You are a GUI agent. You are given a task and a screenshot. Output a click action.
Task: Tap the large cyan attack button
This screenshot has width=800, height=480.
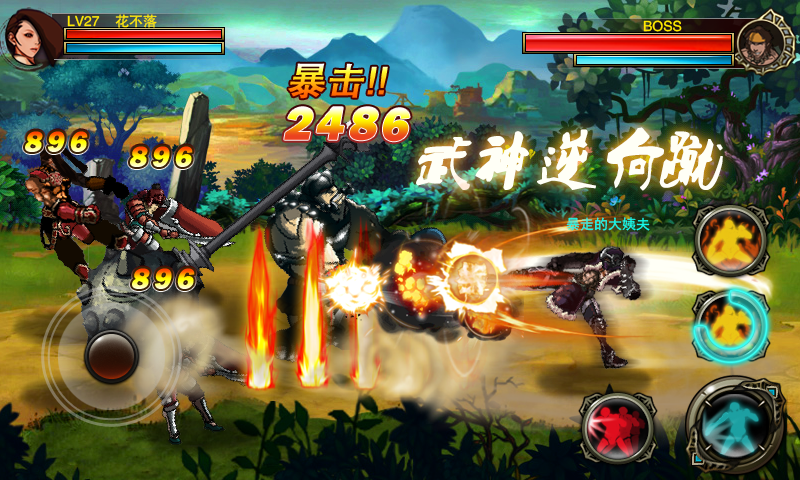click(737, 425)
